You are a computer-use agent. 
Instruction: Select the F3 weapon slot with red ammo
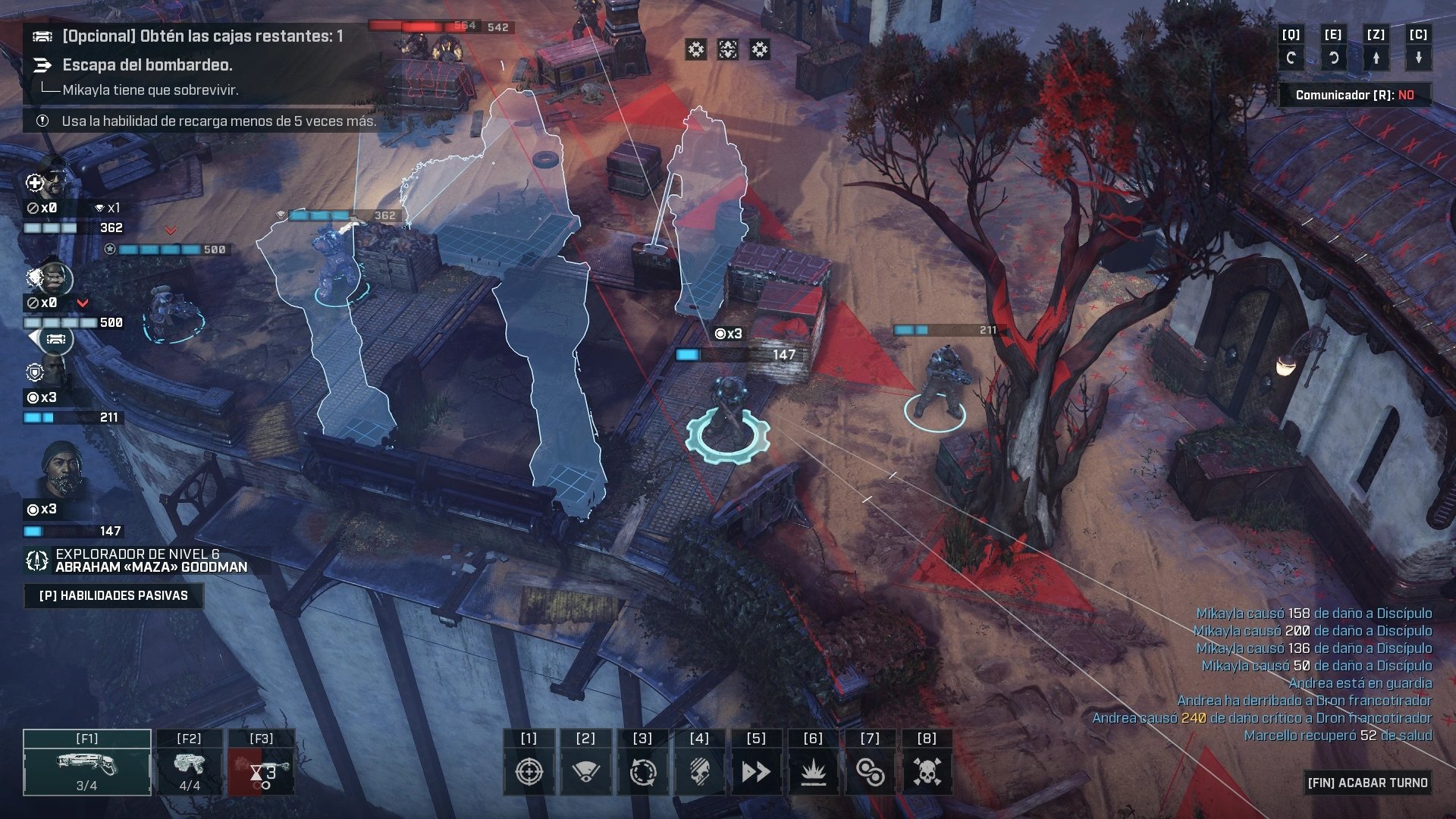coord(261,762)
